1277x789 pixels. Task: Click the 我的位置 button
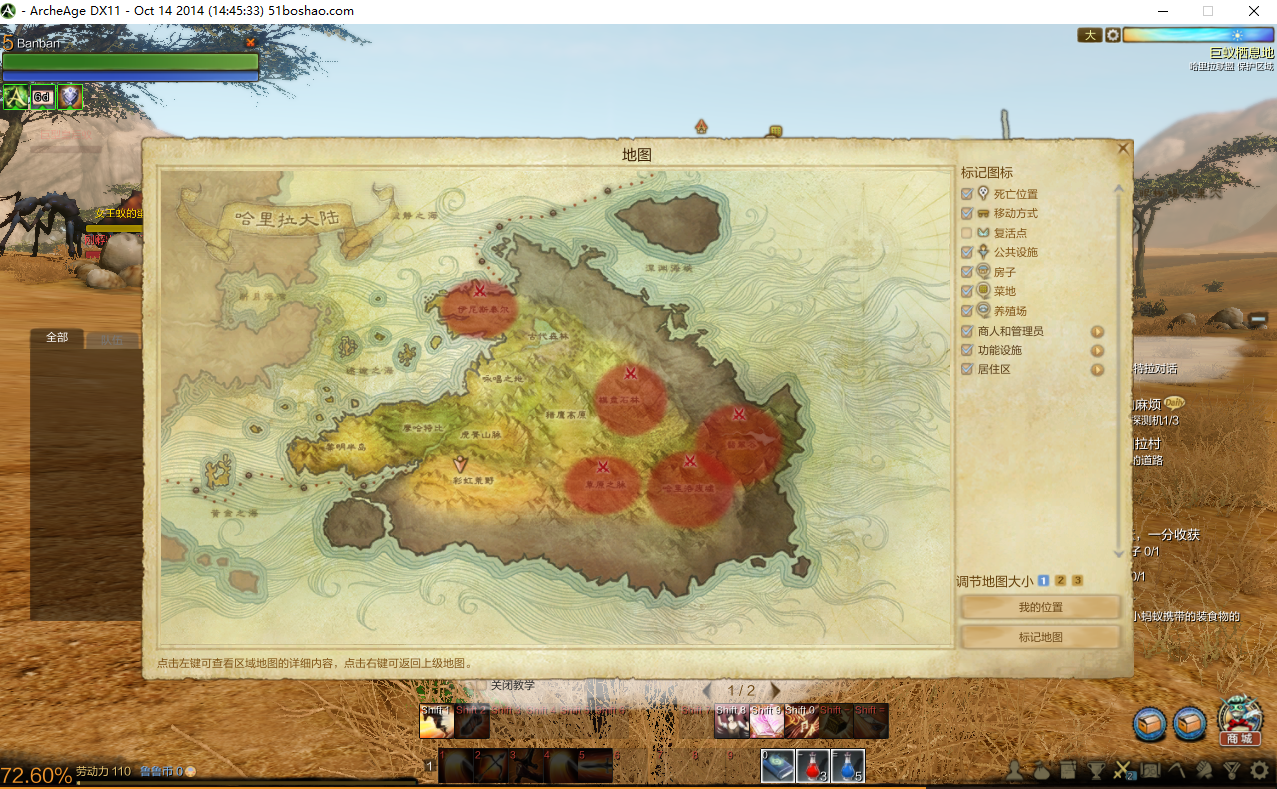(x=1040, y=607)
